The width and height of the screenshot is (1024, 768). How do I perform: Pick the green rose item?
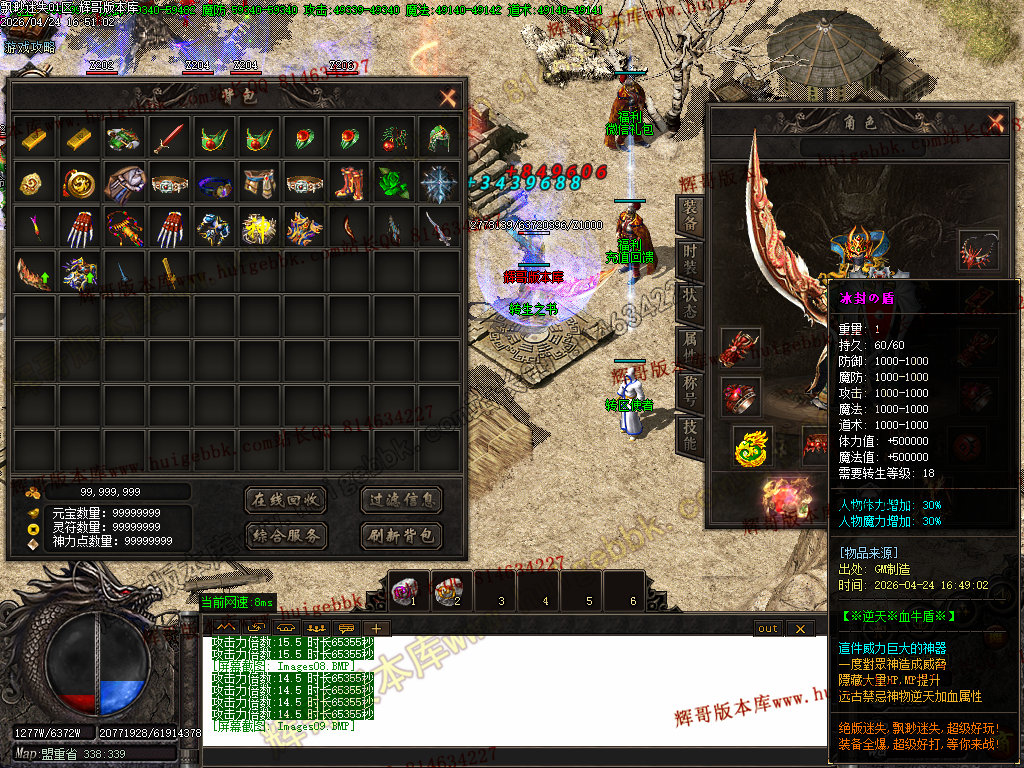pyautogui.click(x=392, y=184)
